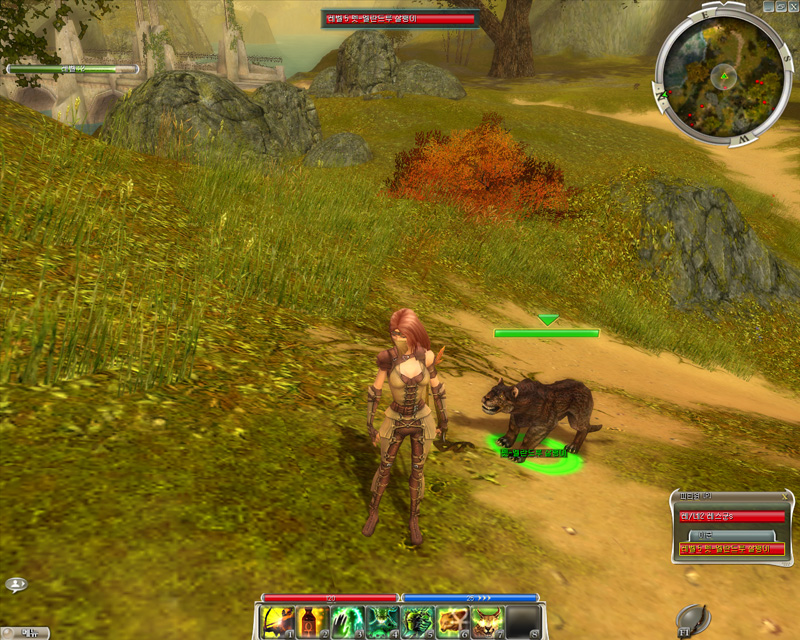Use the glowing-eyed feline skill in slot 7
Viewport: 800px width, 640px height.
pos(488,622)
